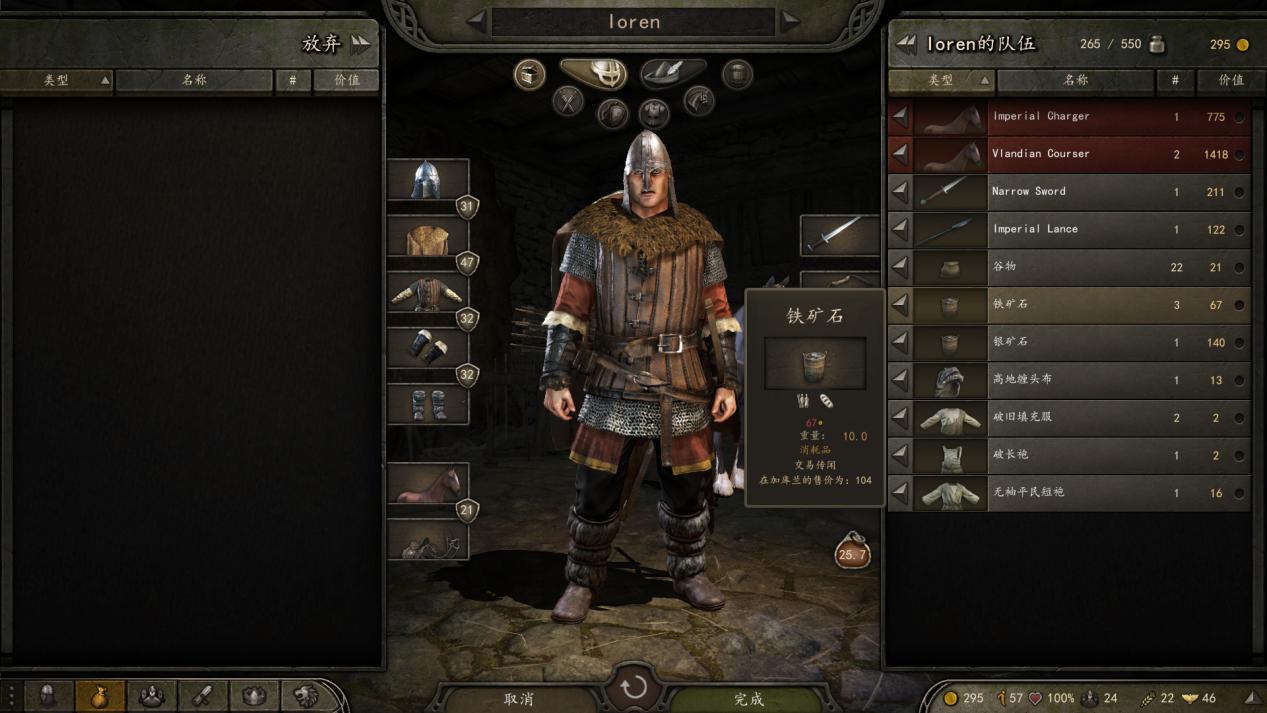The image size is (1267, 713).
Task: Show the crossed swords weapon filter
Action: [x=568, y=101]
